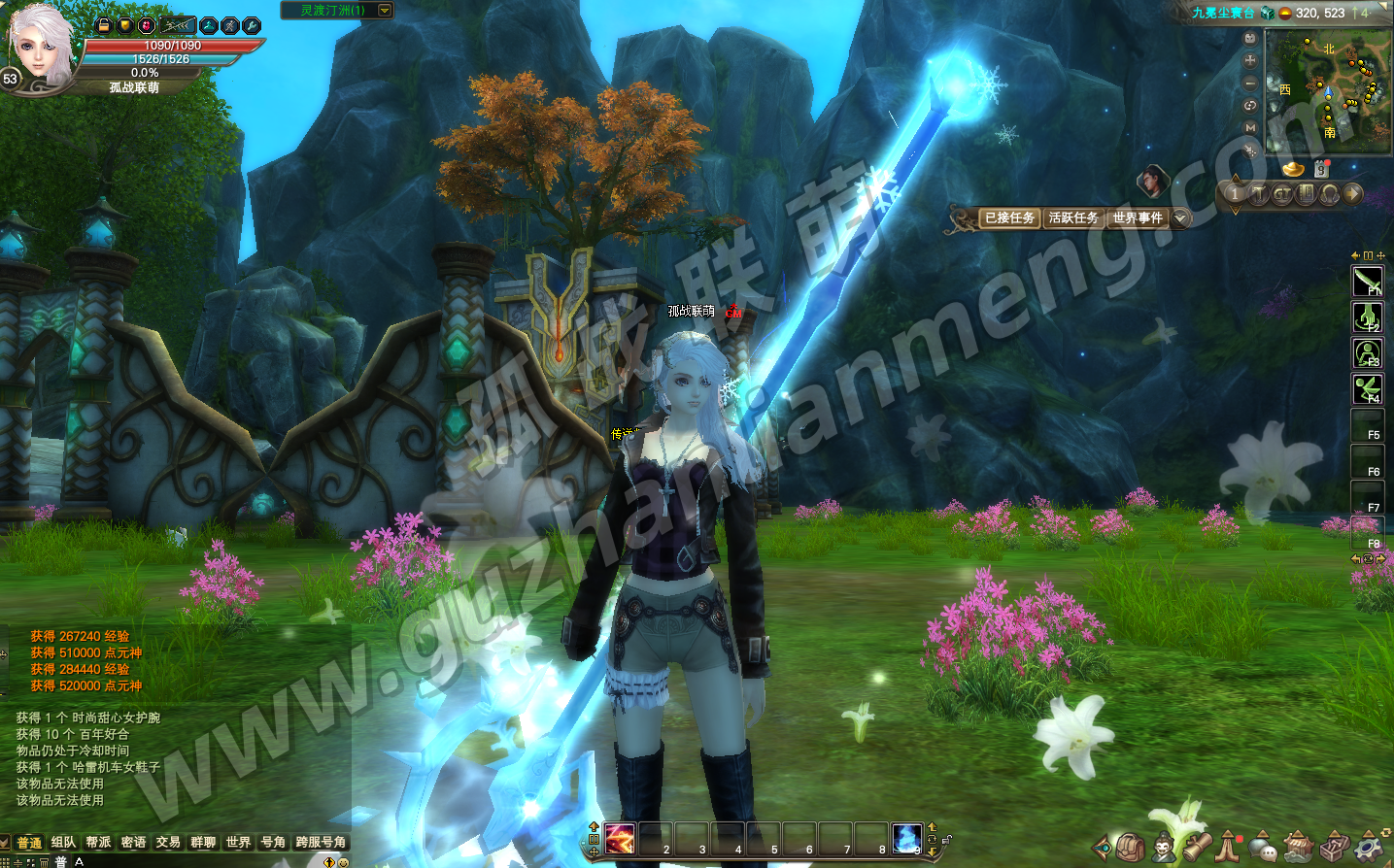The width and height of the screenshot is (1394, 868).
Task: Open the 世界 world chat channel
Action: [238, 843]
